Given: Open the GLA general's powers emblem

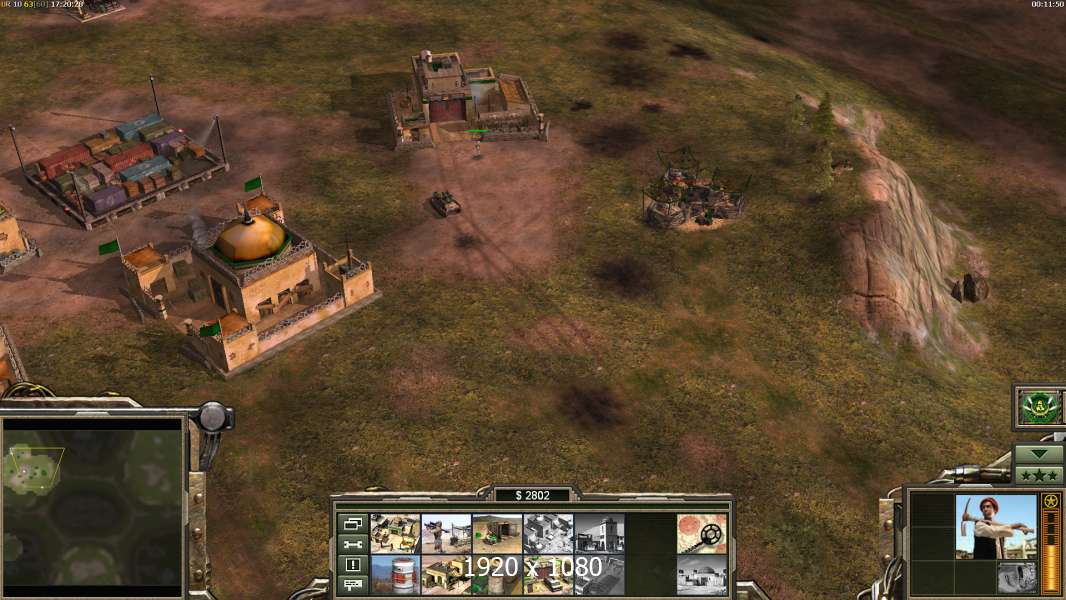Looking at the screenshot, I should (x=1038, y=407).
